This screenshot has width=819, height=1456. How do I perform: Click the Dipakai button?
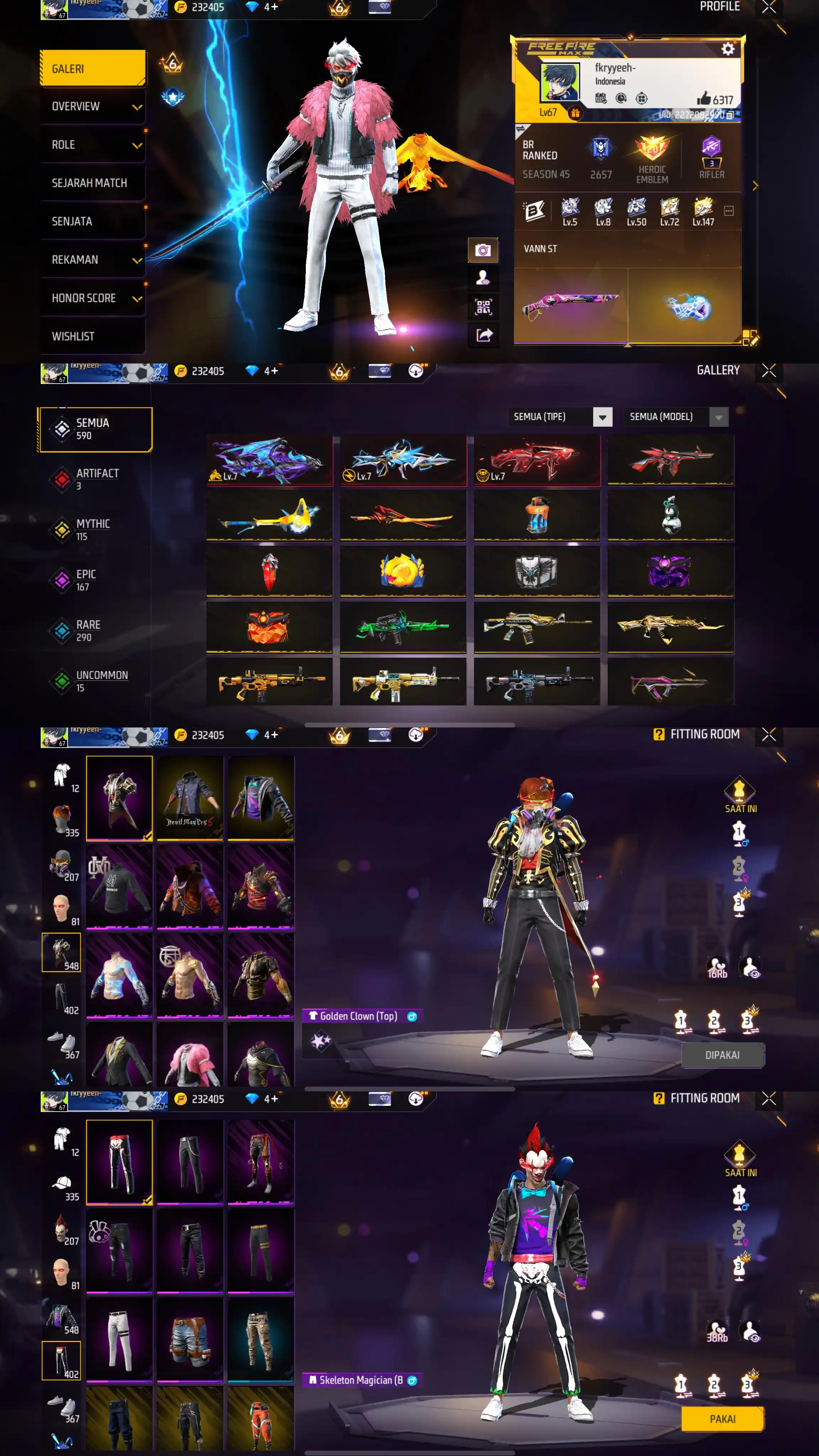point(722,1055)
